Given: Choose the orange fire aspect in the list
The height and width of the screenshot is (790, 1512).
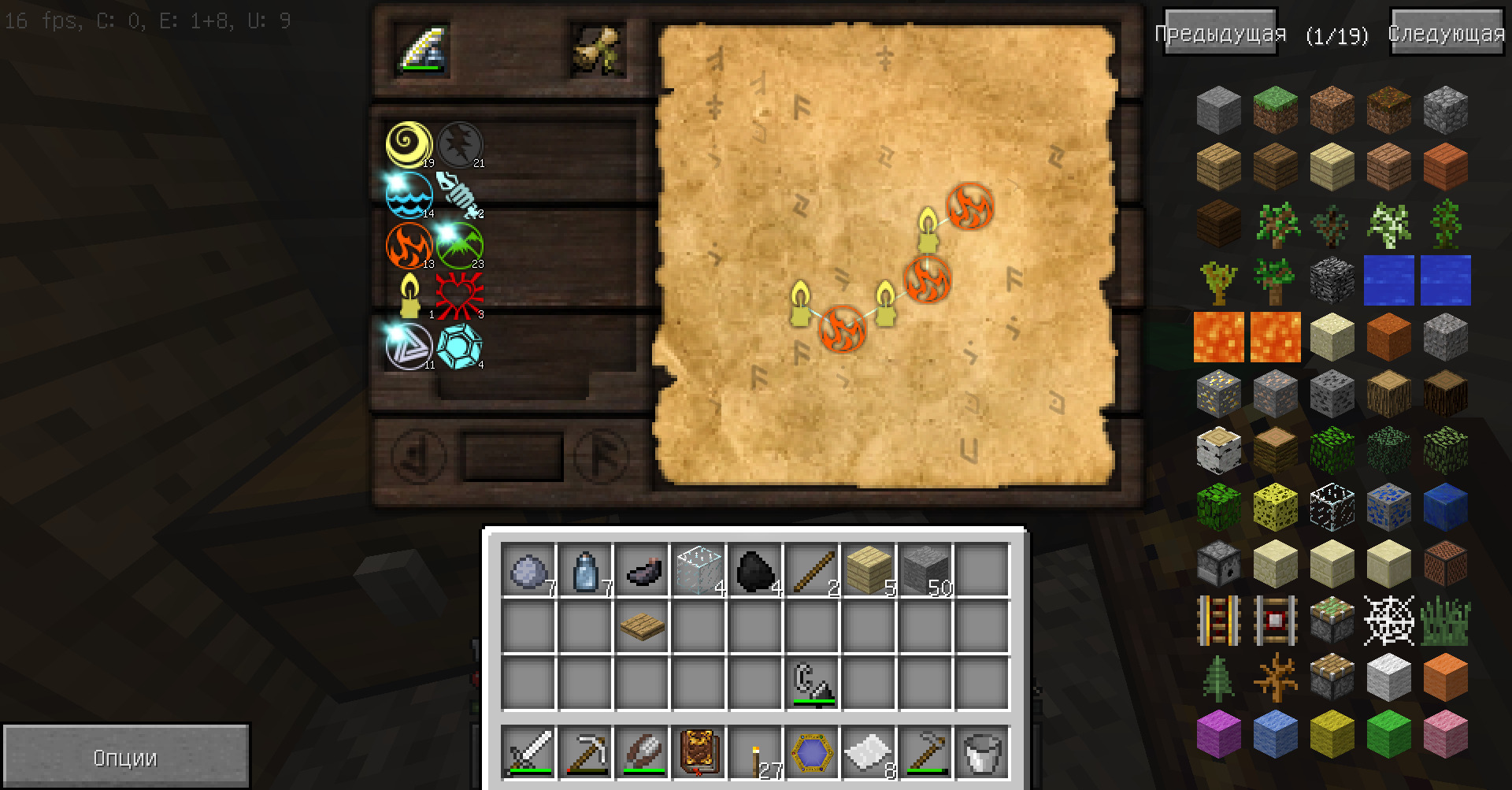Looking at the screenshot, I should tap(409, 245).
